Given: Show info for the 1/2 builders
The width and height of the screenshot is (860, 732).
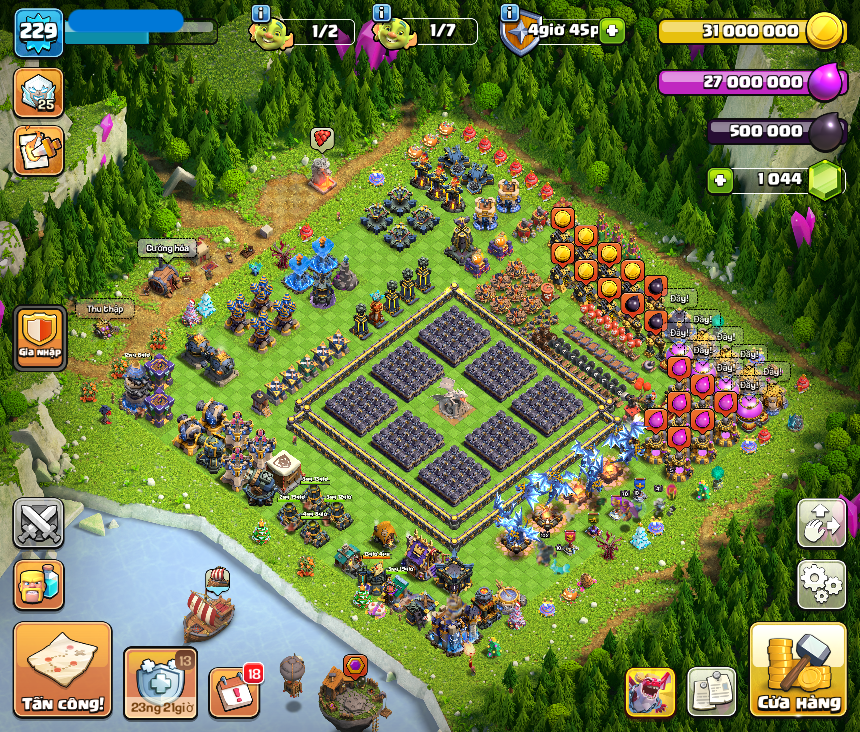Looking at the screenshot, I should (x=262, y=13).
